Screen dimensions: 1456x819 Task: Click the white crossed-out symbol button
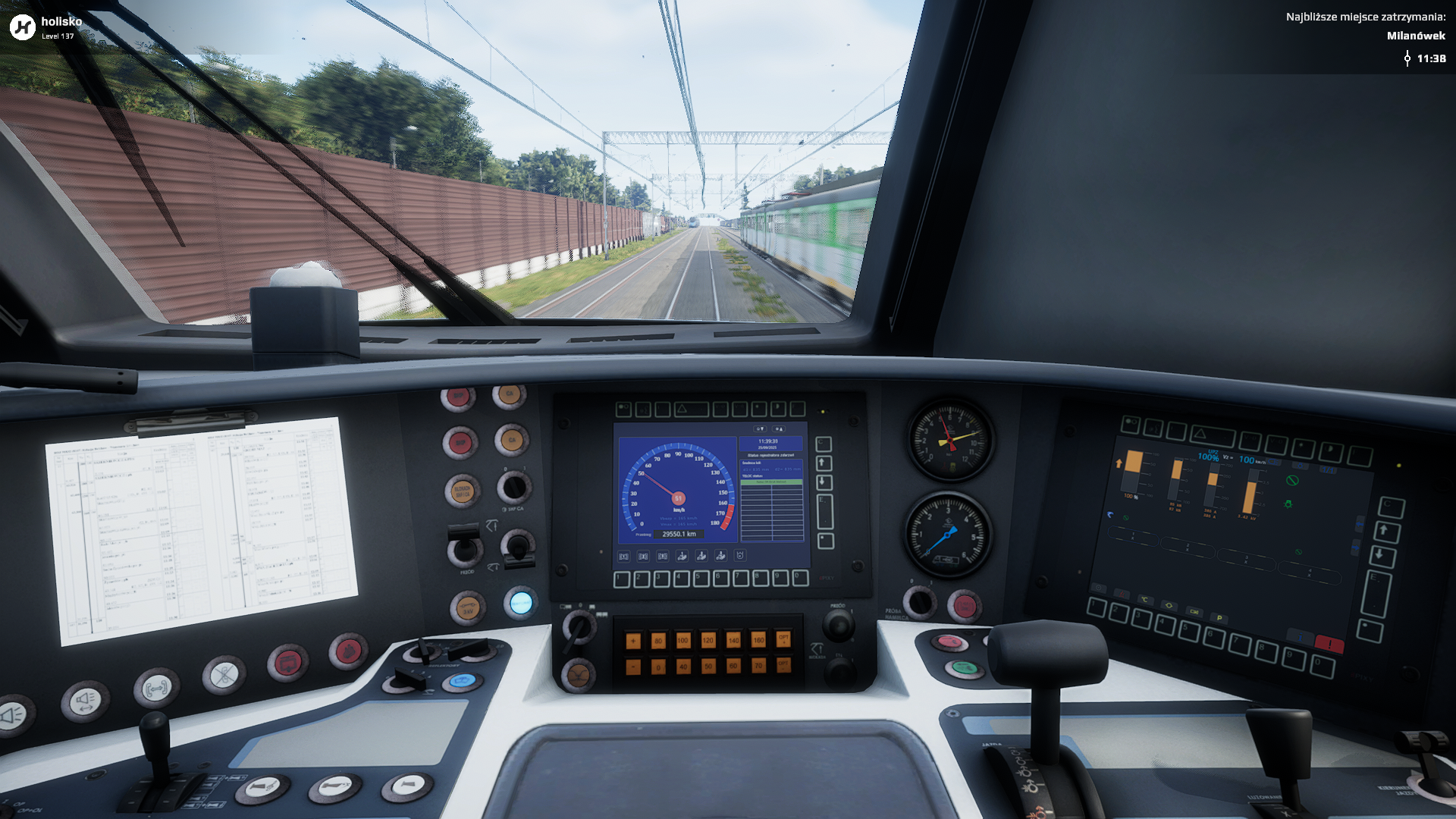pyautogui.click(x=224, y=674)
